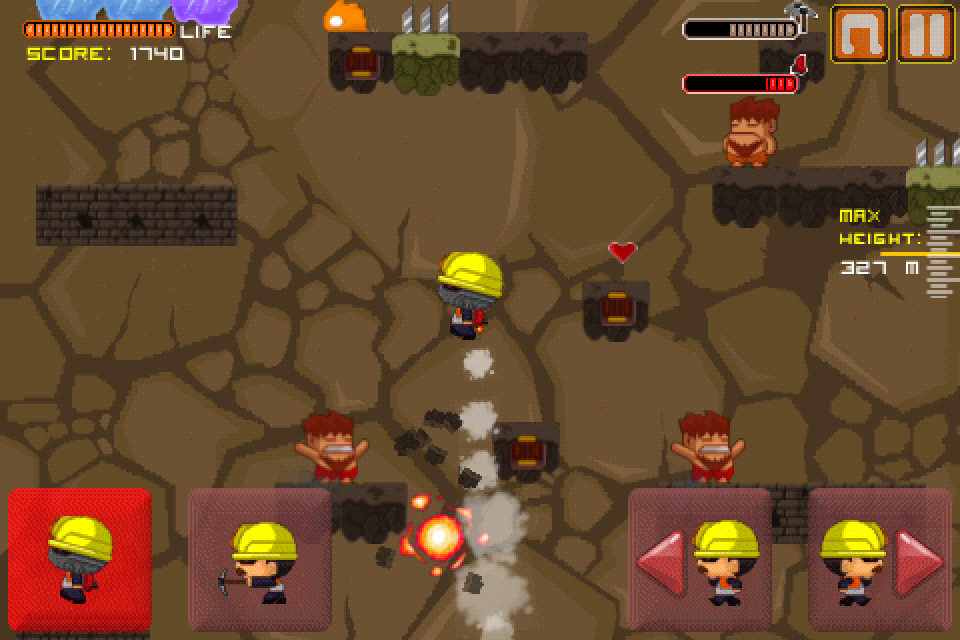This screenshot has height=640, width=960.
Task: Tap the orange arch-shaped button
Action: coord(859,34)
